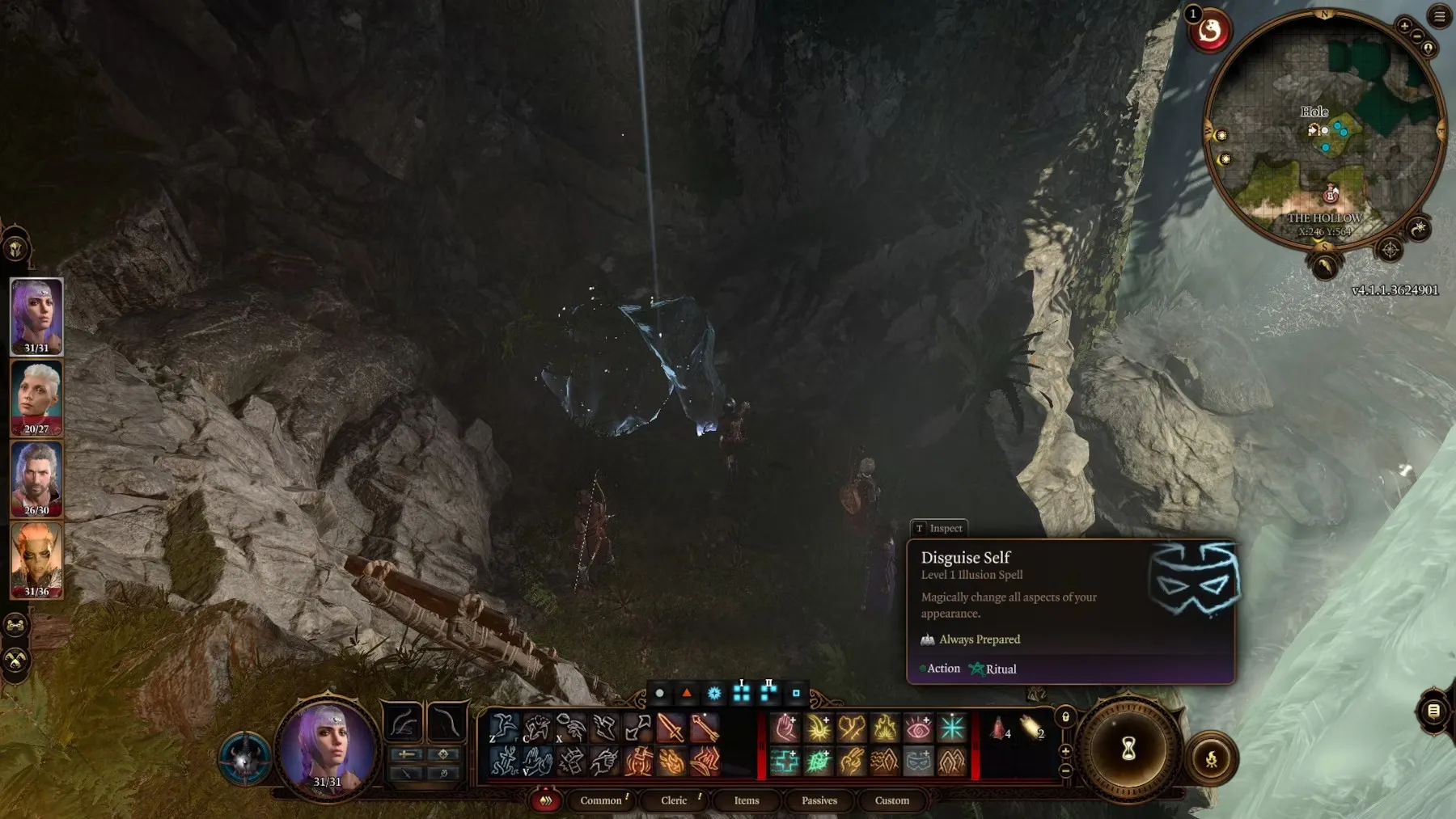The height and width of the screenshot is (819, 1456).
Task: Toggle the hotbar lock icon
Action: [x=1065, y=717]
